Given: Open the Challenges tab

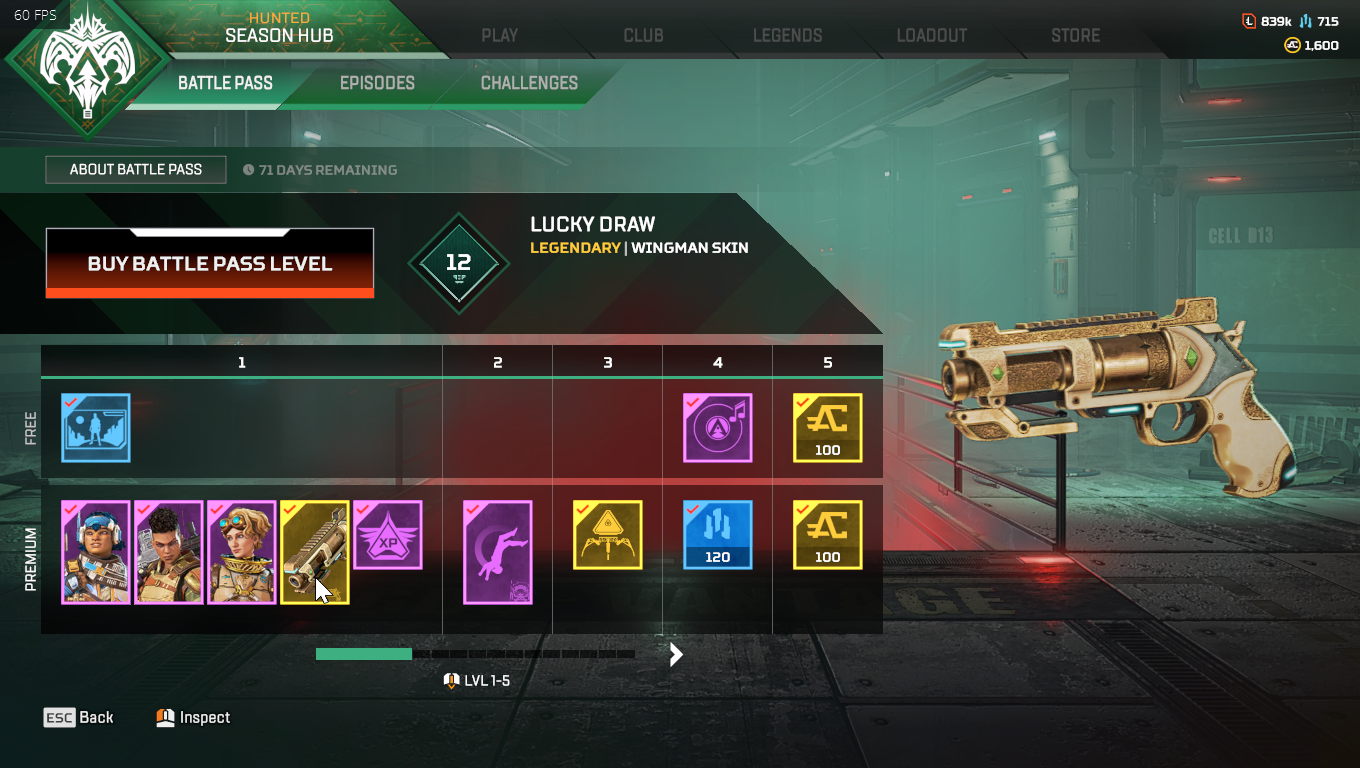Looking at the screenshot, I should tap(529, 83).
